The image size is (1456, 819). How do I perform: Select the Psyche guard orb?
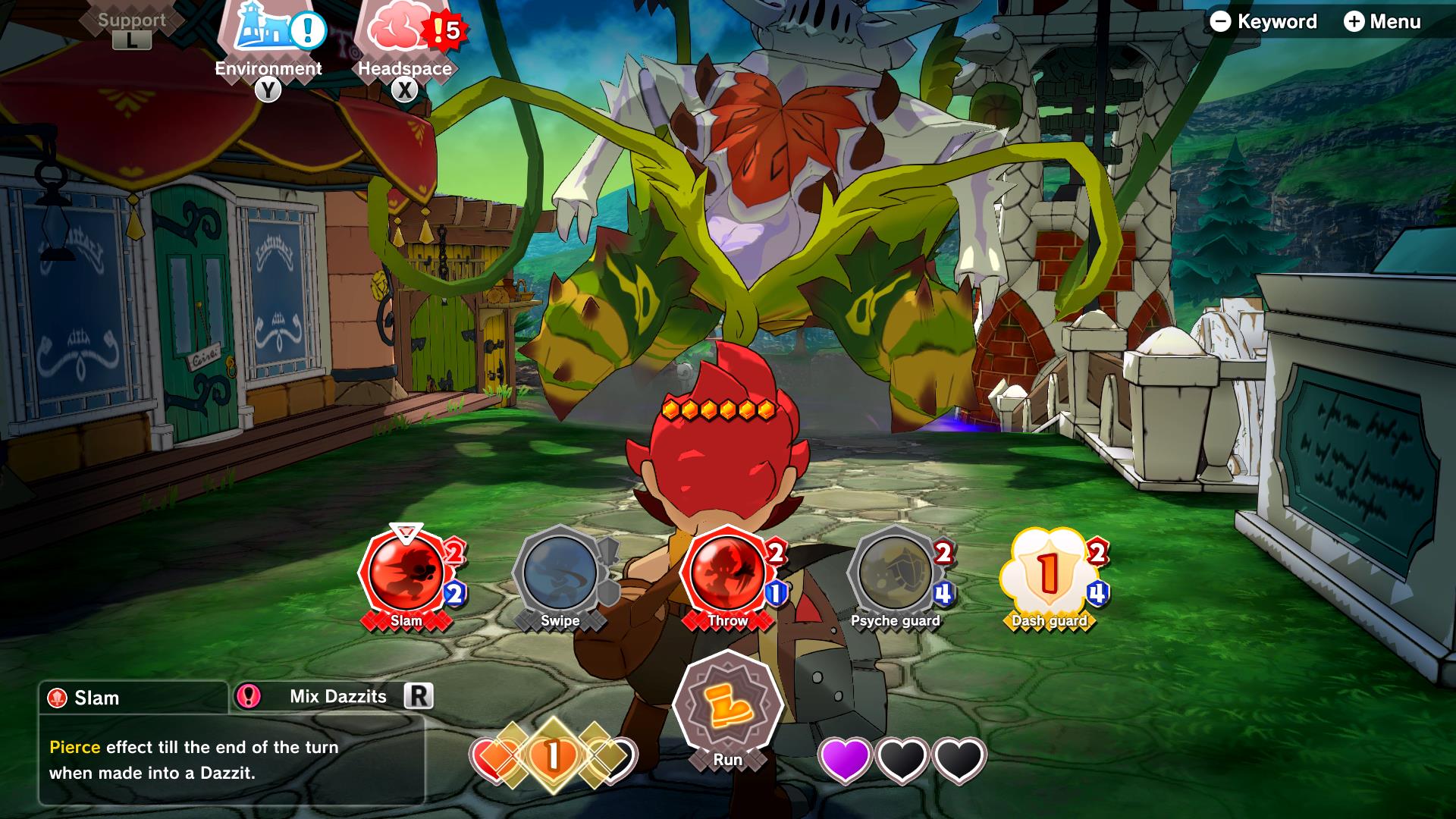[895, 572]
